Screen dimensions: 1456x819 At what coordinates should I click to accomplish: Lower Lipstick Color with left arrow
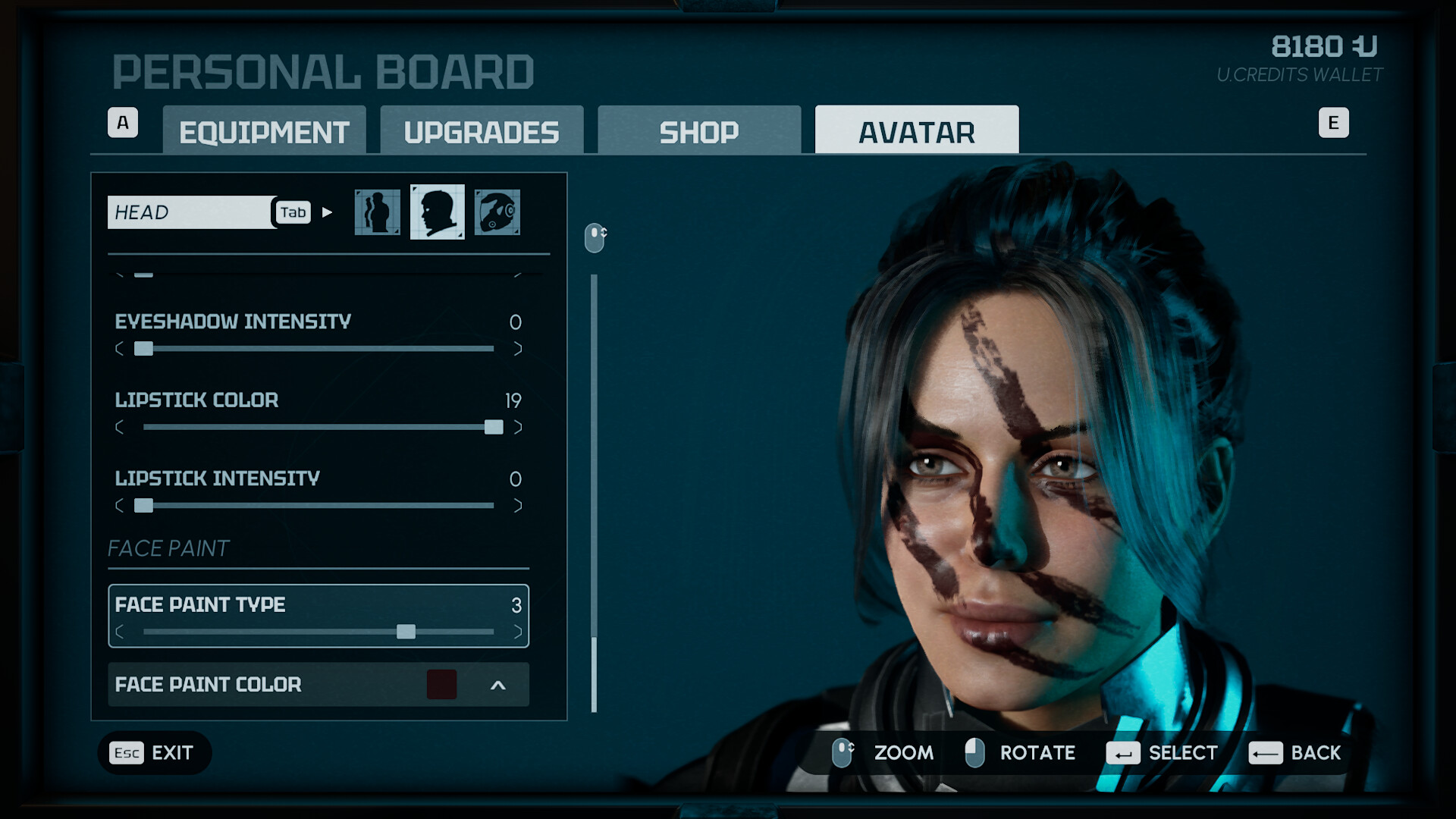click(x=119, y=427)
